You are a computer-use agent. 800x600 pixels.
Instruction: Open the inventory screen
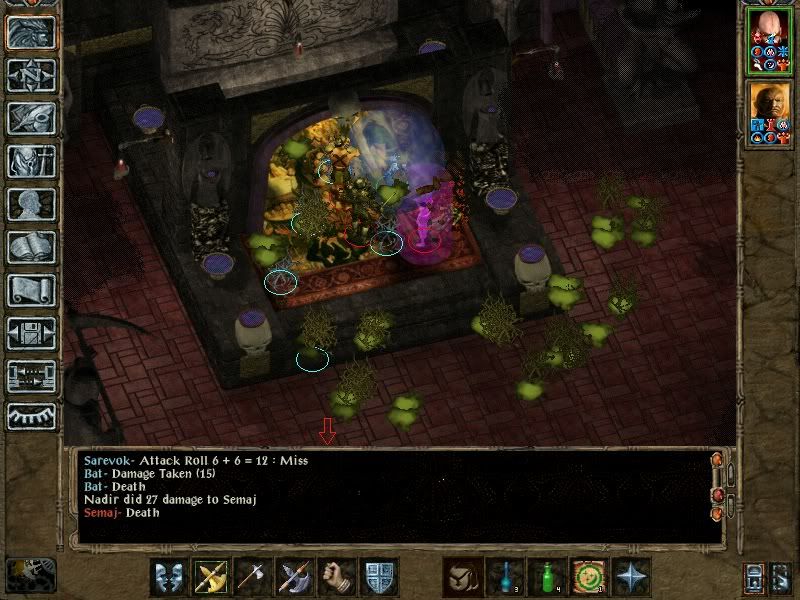pos(31,161)
